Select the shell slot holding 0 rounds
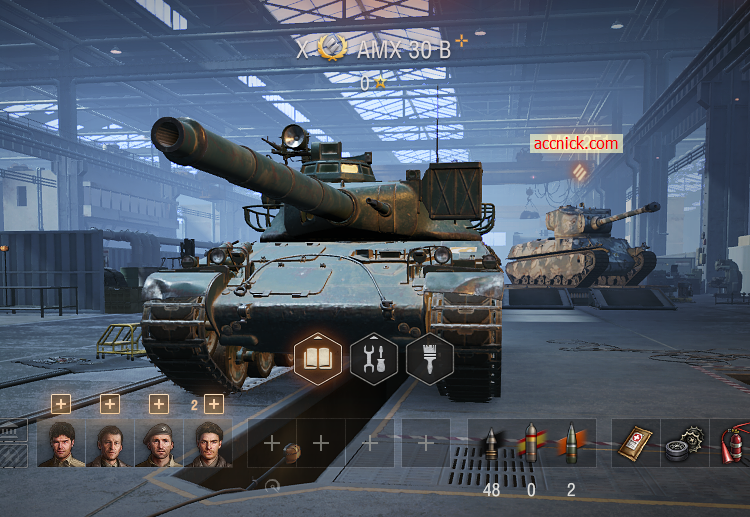The image size is (750, 517). point(531,443)
